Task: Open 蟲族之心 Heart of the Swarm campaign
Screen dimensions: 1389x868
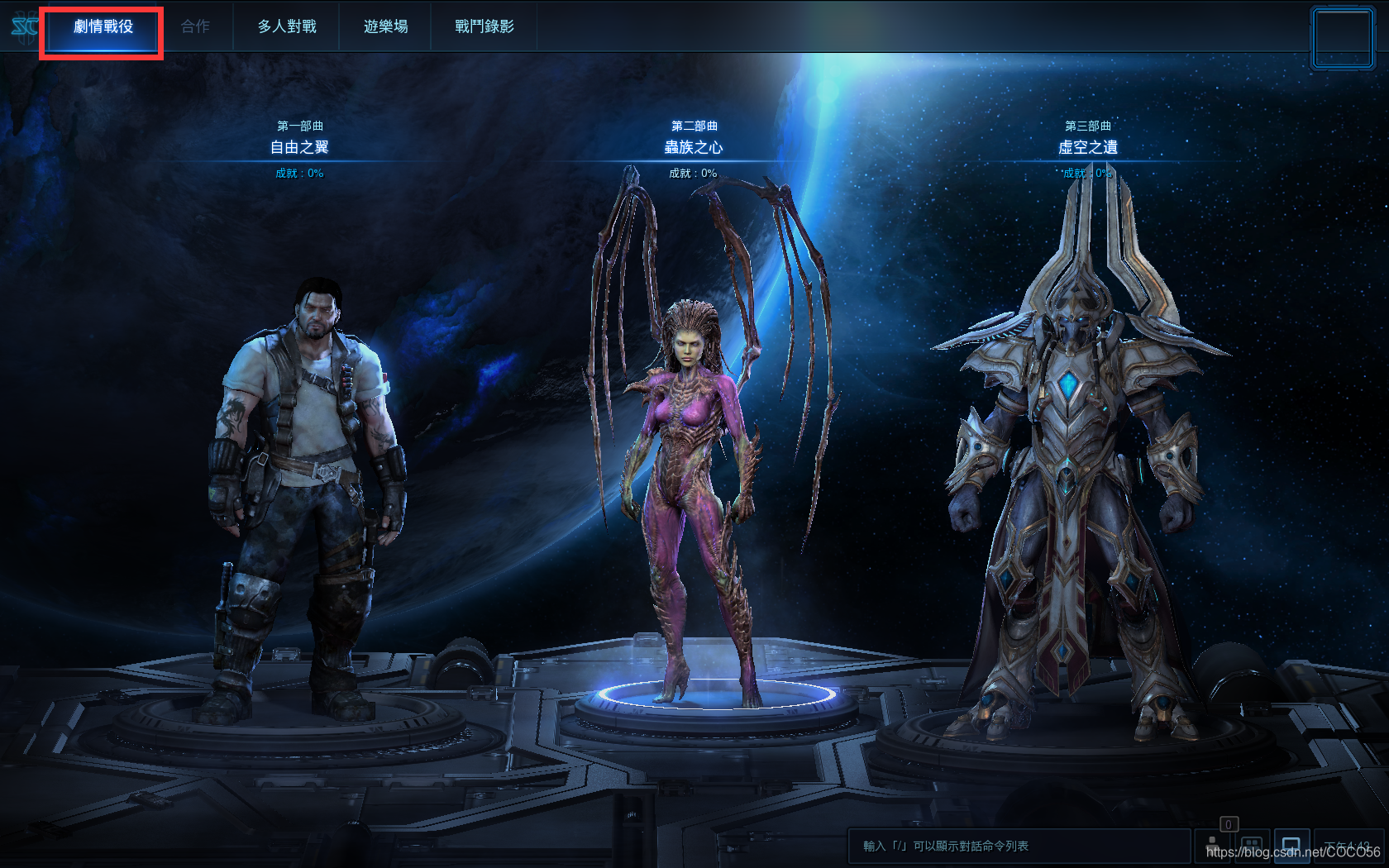Action: [694, 146]
